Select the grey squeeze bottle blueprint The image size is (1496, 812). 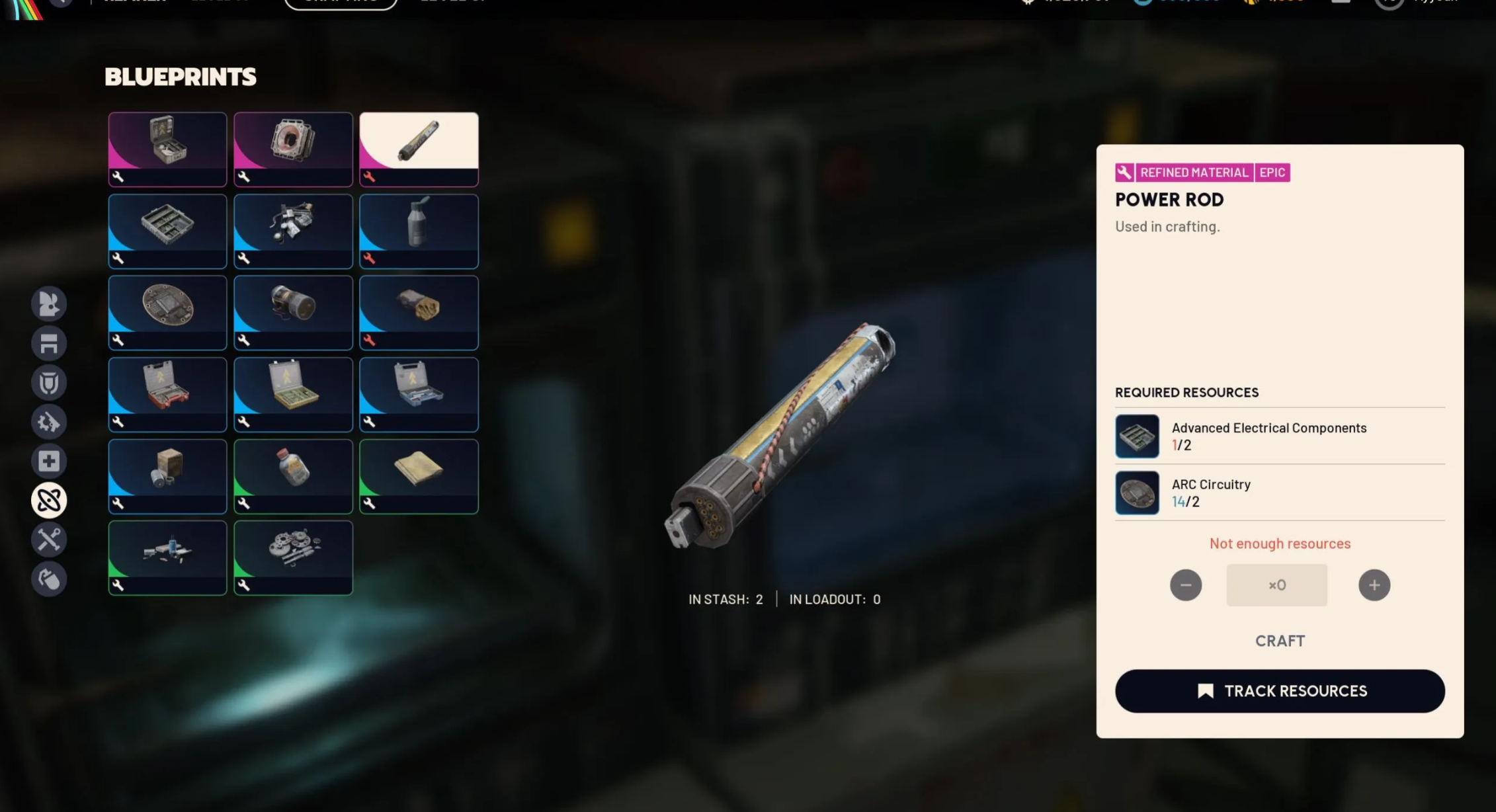pos(419,231)
